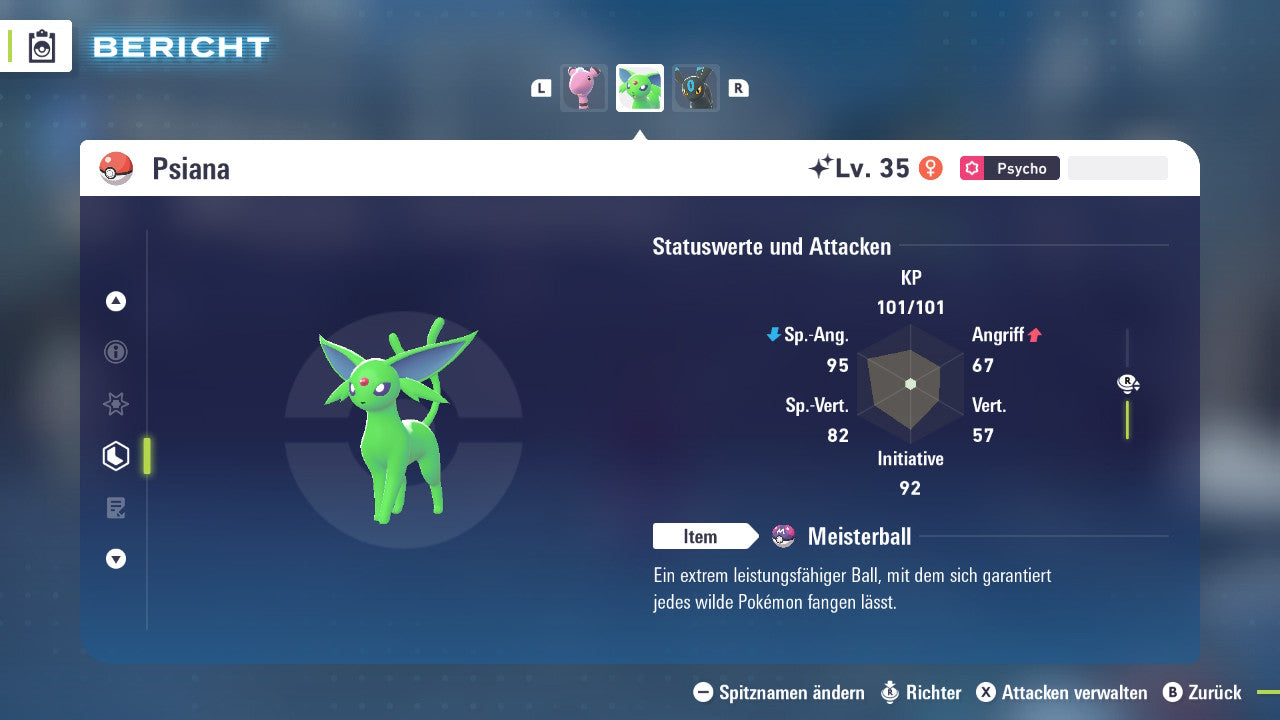Screen dimensions: 1280x720
Task: Click the Meisterball item icon
Action: click(x=784, y=536)
